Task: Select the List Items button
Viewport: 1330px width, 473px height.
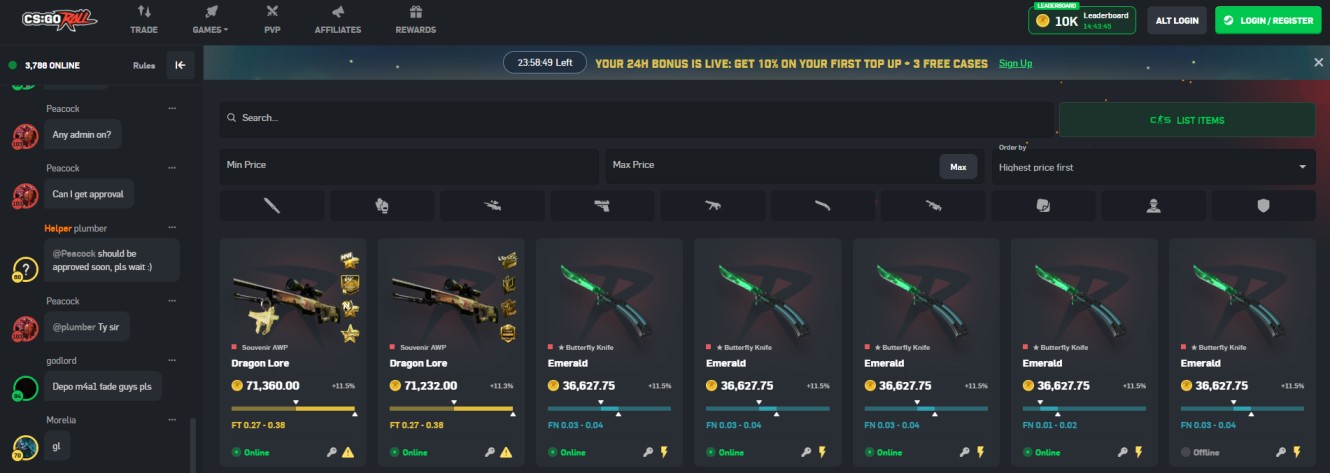Action: coord(1187,120)
